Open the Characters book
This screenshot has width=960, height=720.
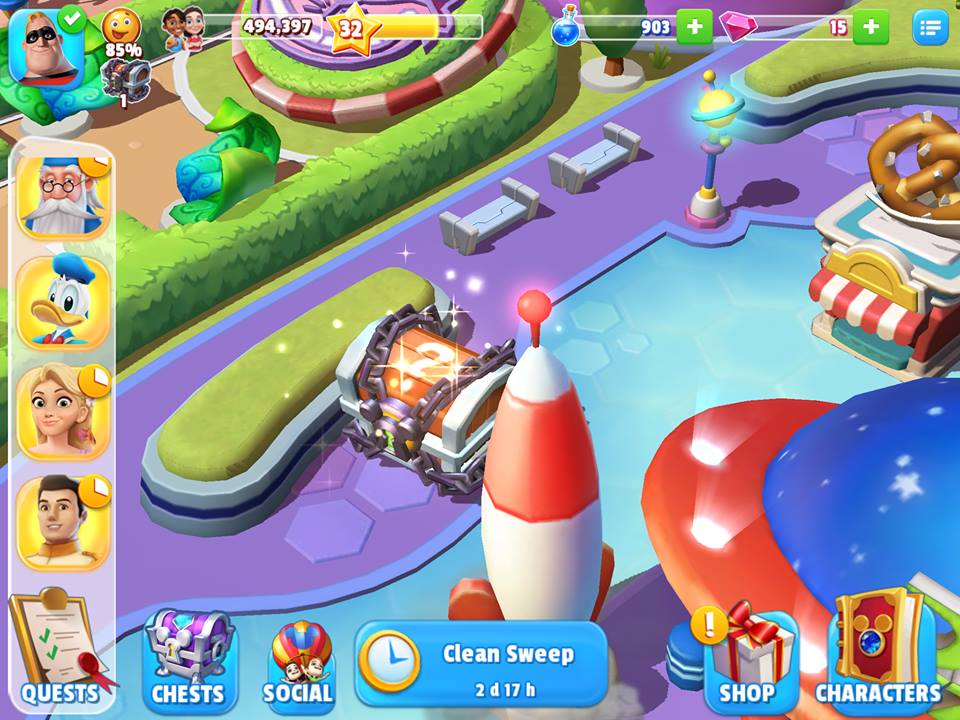879,652
